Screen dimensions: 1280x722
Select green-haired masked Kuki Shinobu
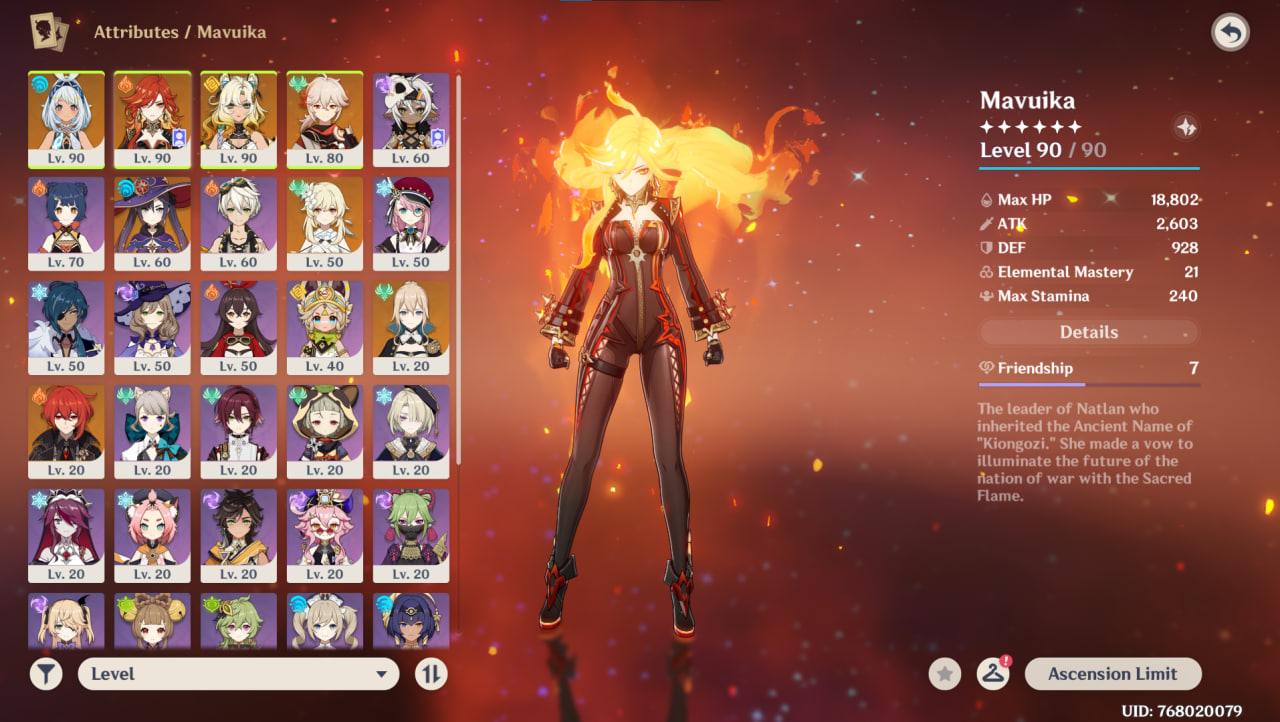410,534
